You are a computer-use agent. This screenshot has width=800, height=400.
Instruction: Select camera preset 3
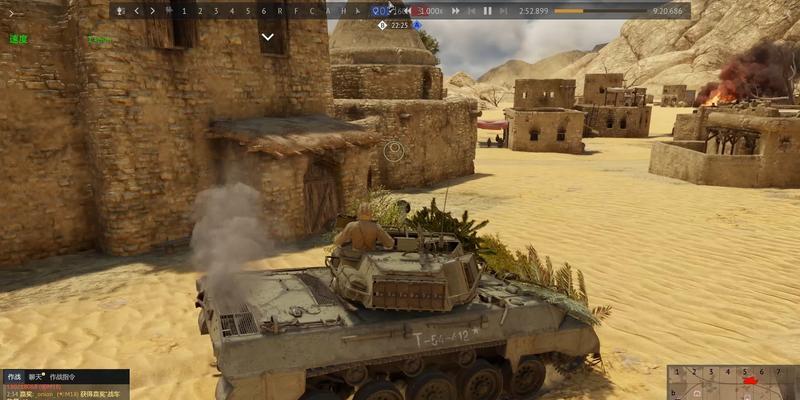coord(215,11)
